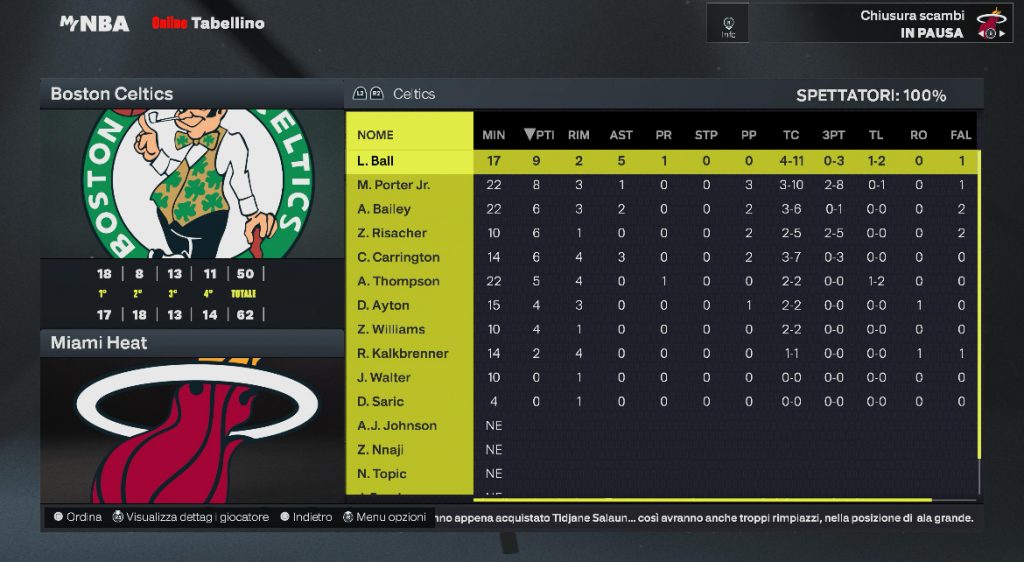Choose A. Bailey's player row
The height and width of the screenshot is (562, 1024).
[384, 209]
